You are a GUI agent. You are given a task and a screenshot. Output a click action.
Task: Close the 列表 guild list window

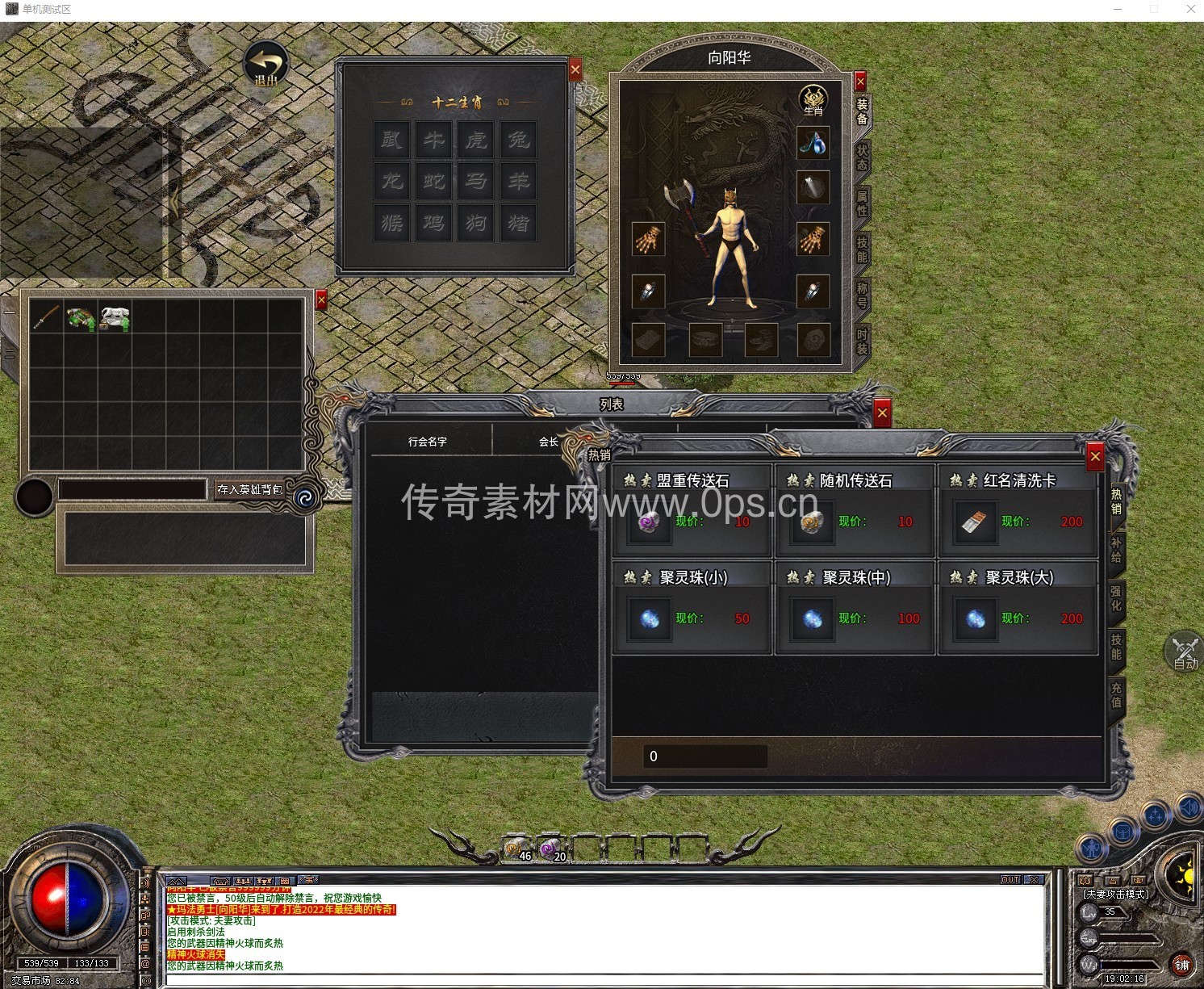(x=882, y=413)
